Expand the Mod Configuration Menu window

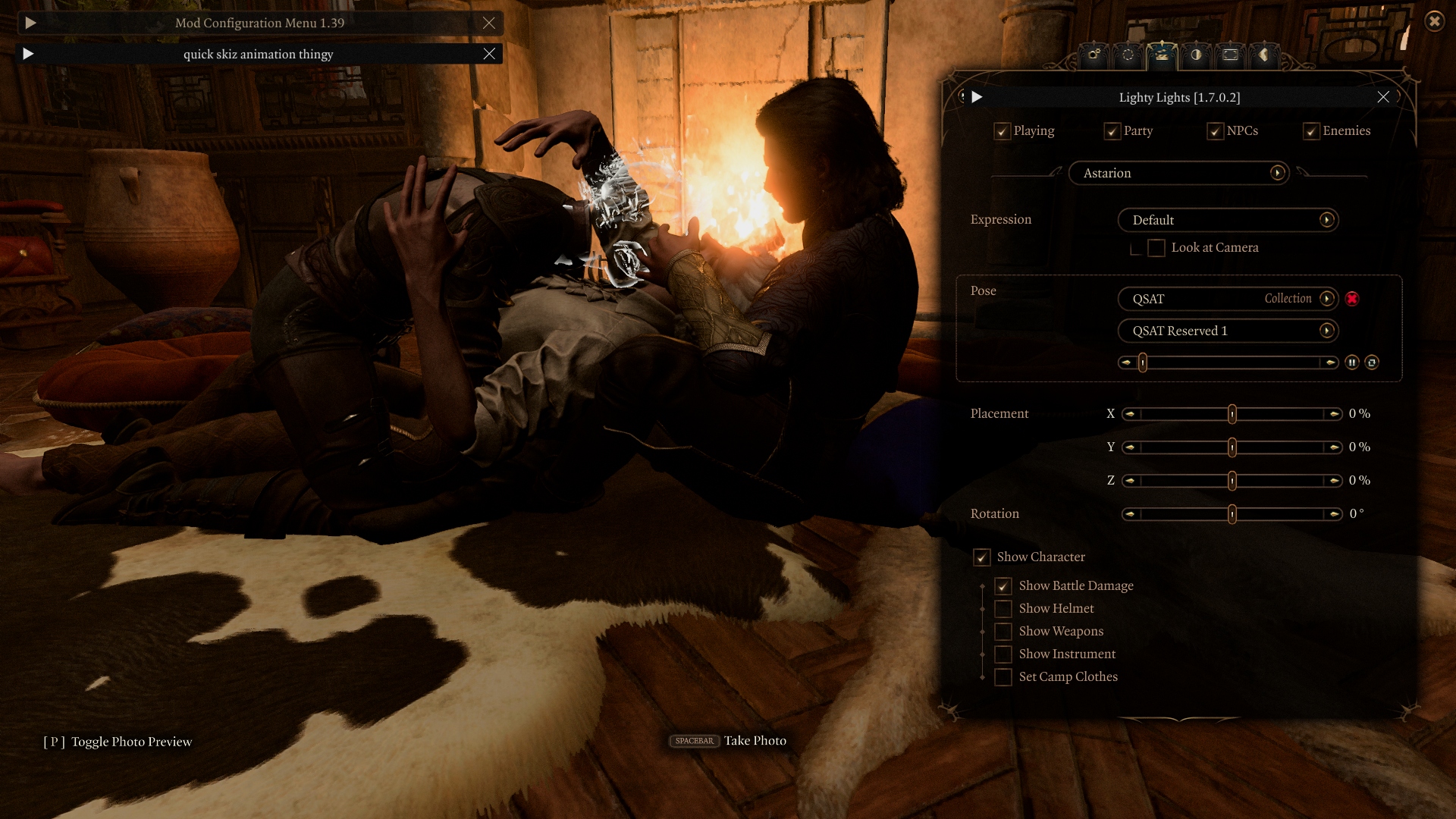pos(30,23)
